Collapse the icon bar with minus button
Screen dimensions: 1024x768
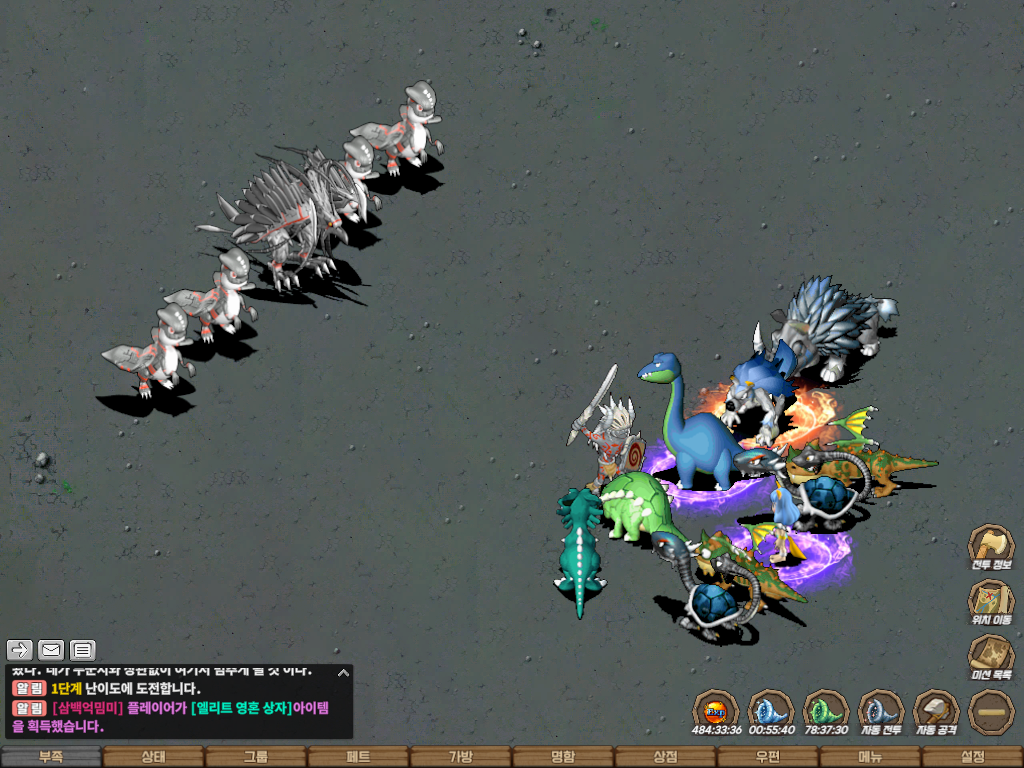pyautogui.click(x=991, y=711)
